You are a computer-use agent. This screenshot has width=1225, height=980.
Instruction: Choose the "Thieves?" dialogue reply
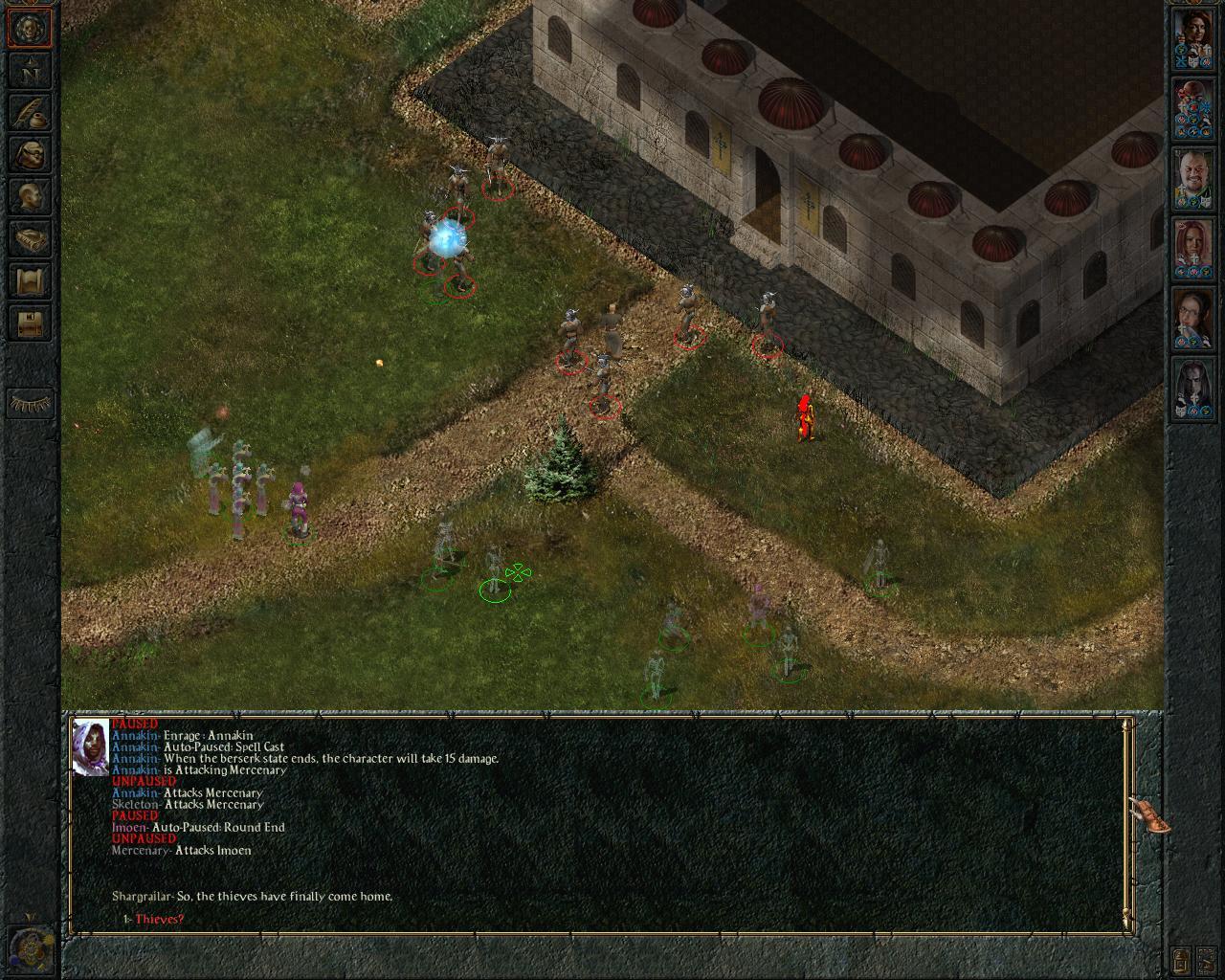click(159, 920)
